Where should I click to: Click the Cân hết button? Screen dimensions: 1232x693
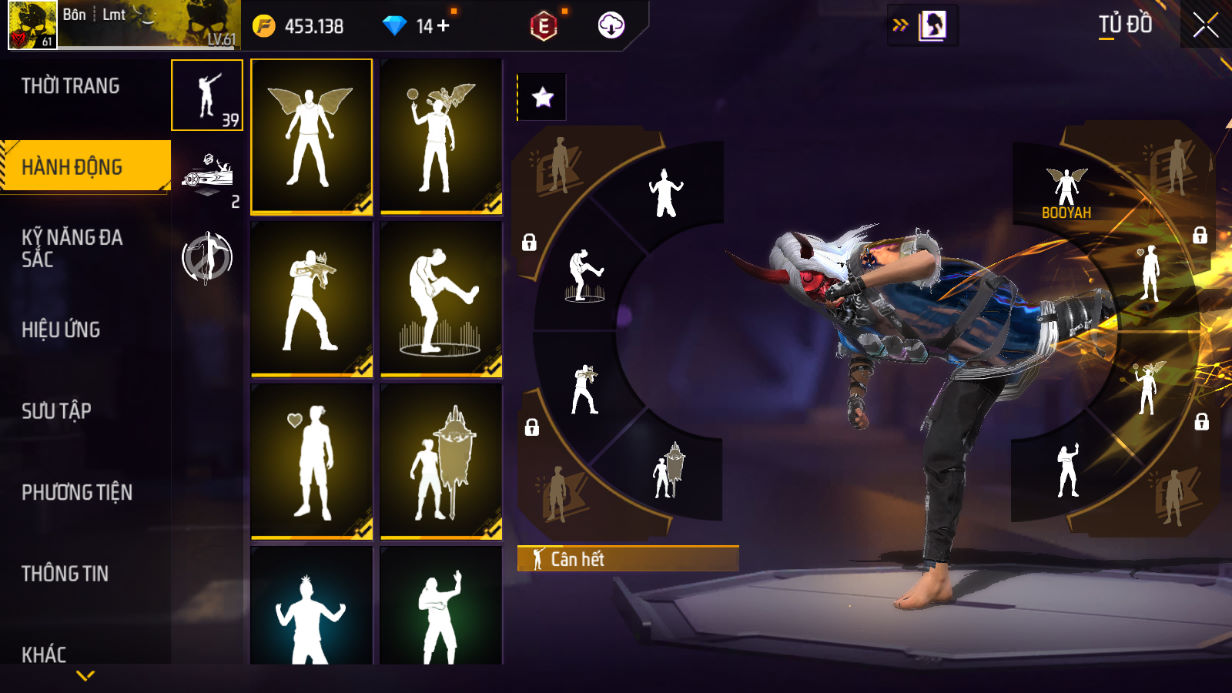[x=627, y=559]
